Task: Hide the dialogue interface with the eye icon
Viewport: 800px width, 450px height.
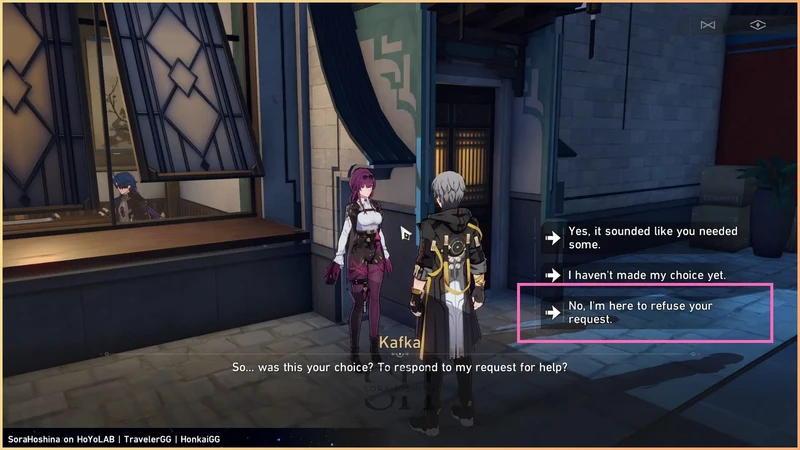Action: point(757,24)
